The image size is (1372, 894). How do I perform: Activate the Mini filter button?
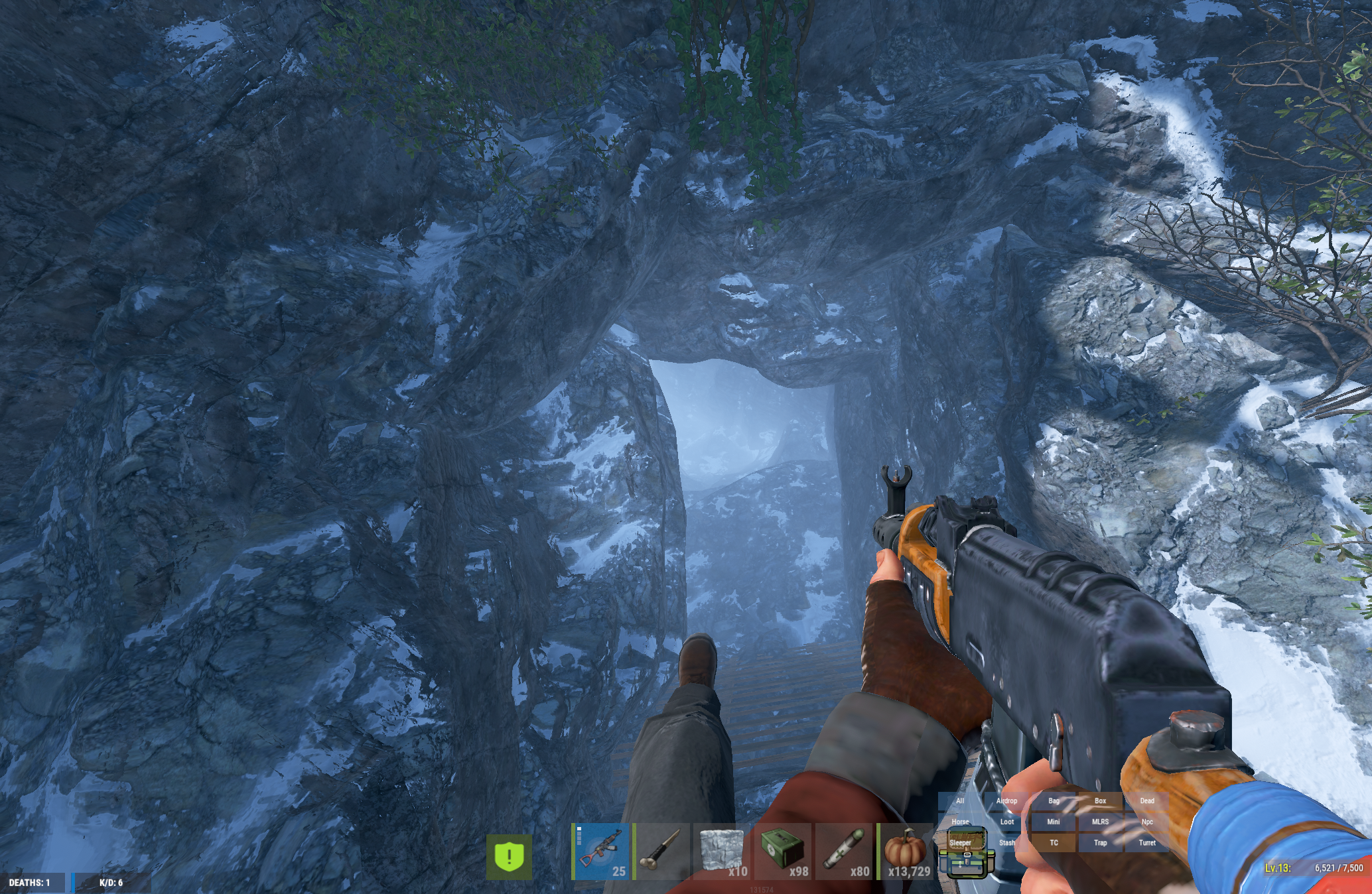(x=1054, y=822)
